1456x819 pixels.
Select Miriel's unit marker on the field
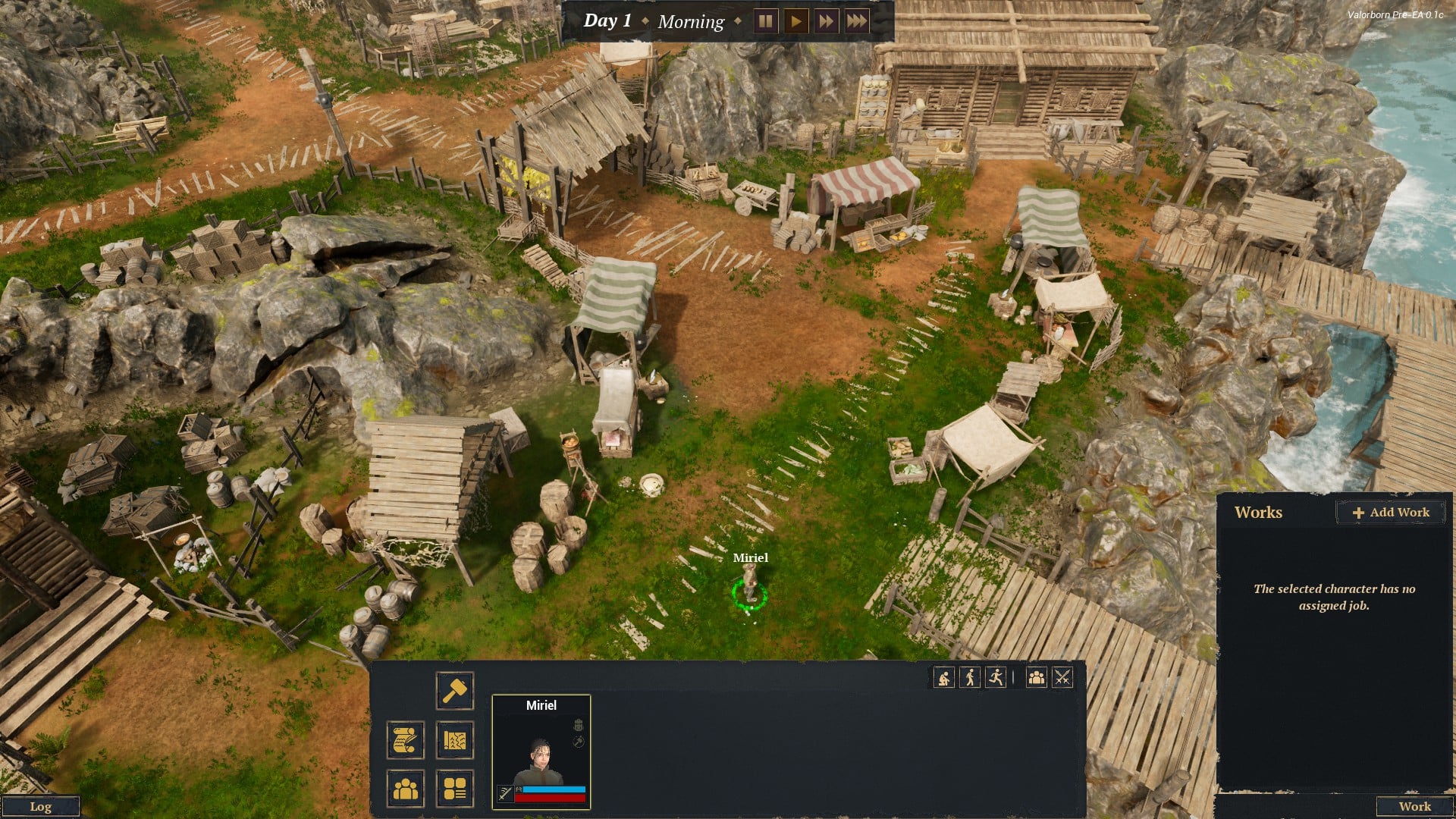(x=749, y=590)
